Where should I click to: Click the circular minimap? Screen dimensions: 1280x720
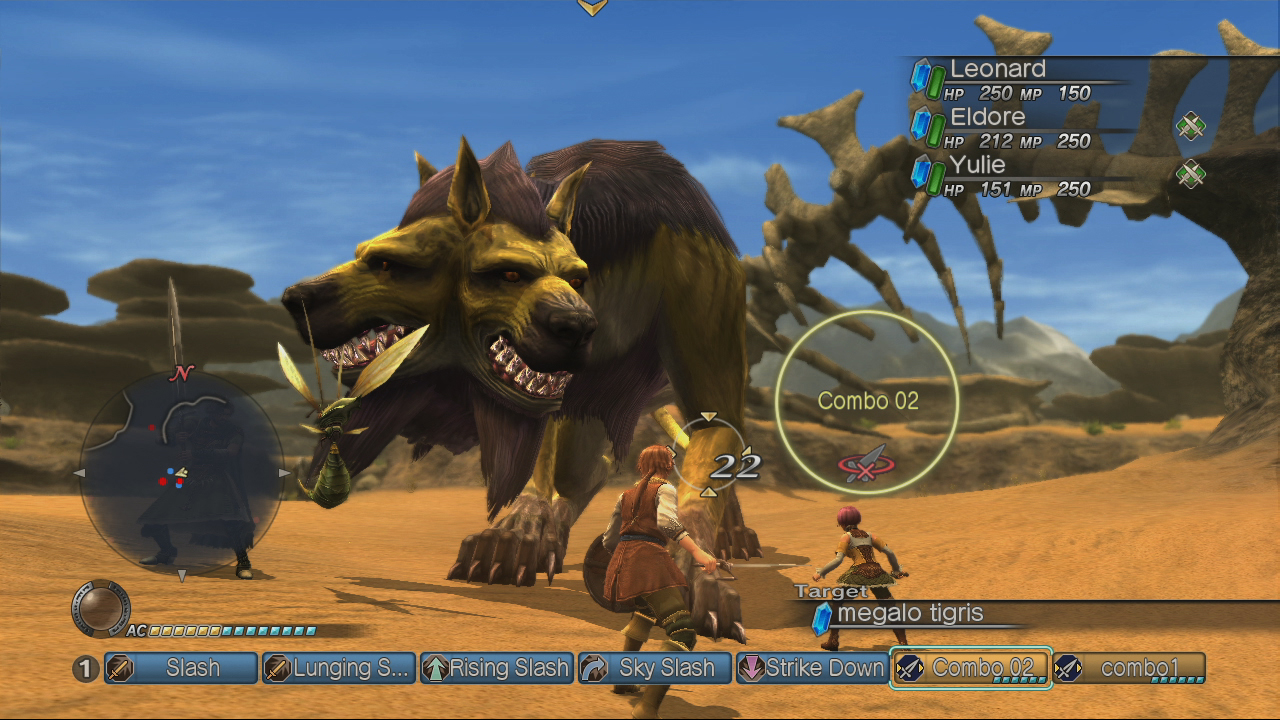(x=181, y=473)
